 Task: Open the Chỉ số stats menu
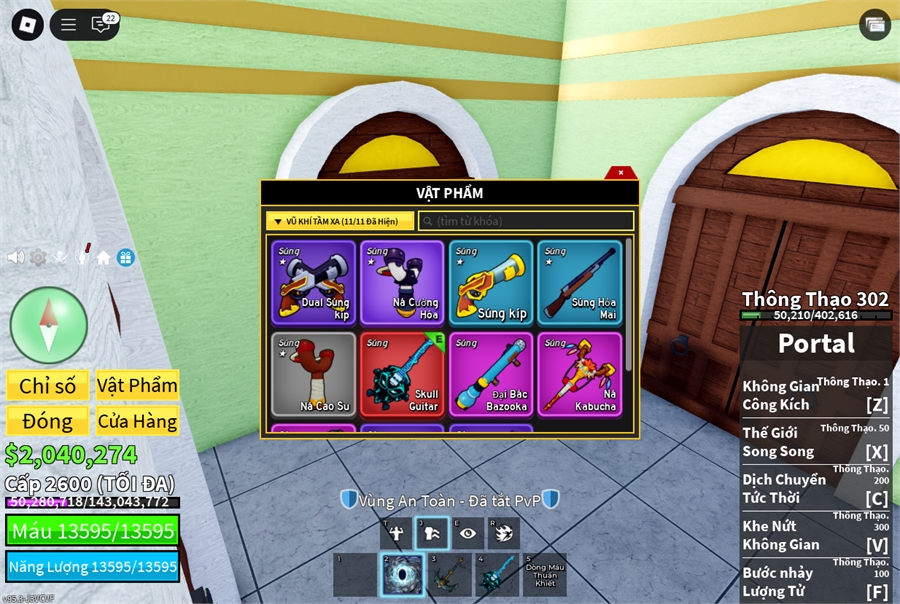point(47,386)
